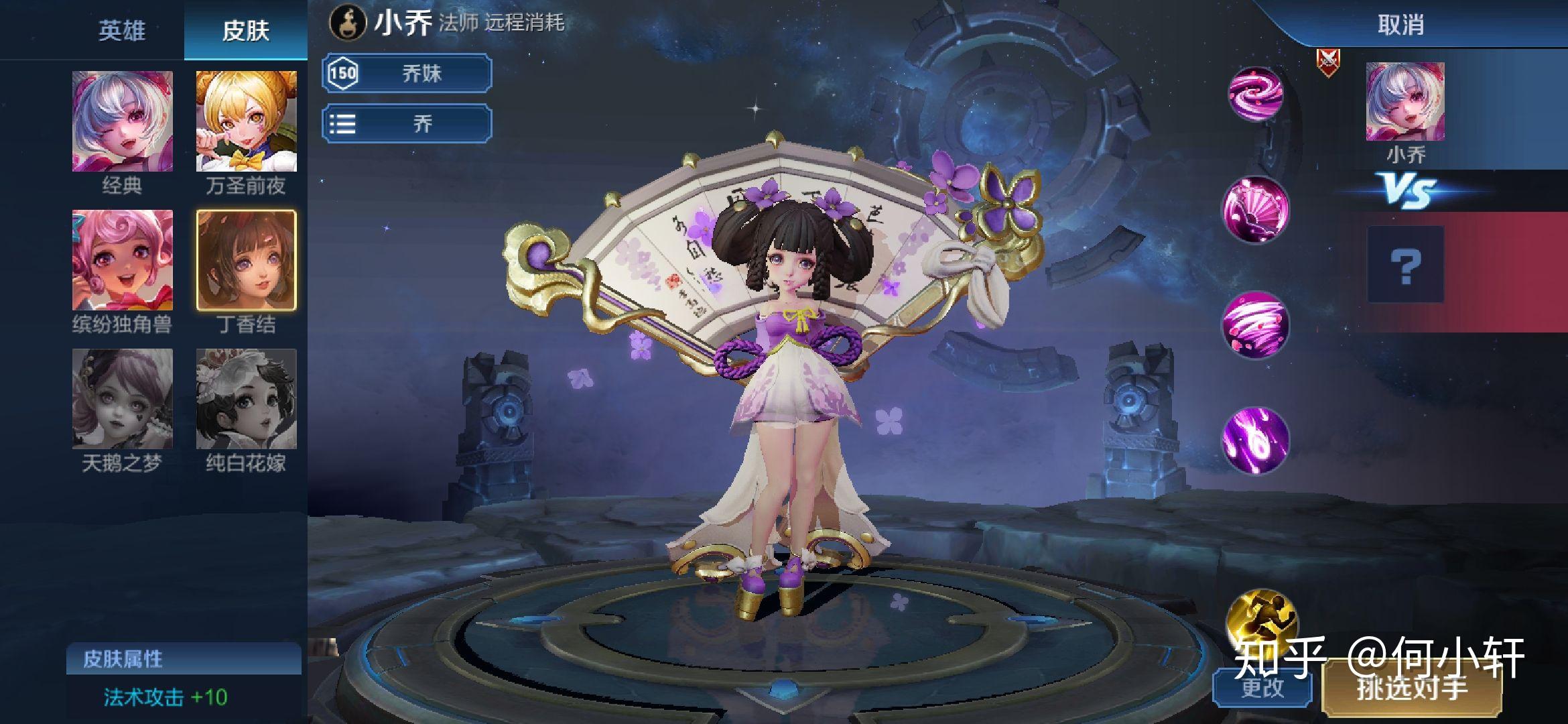The height and width of the screenshot is (724, 1568).
Task: Show the pink swirl skill icon
Action: (1255, 95)
